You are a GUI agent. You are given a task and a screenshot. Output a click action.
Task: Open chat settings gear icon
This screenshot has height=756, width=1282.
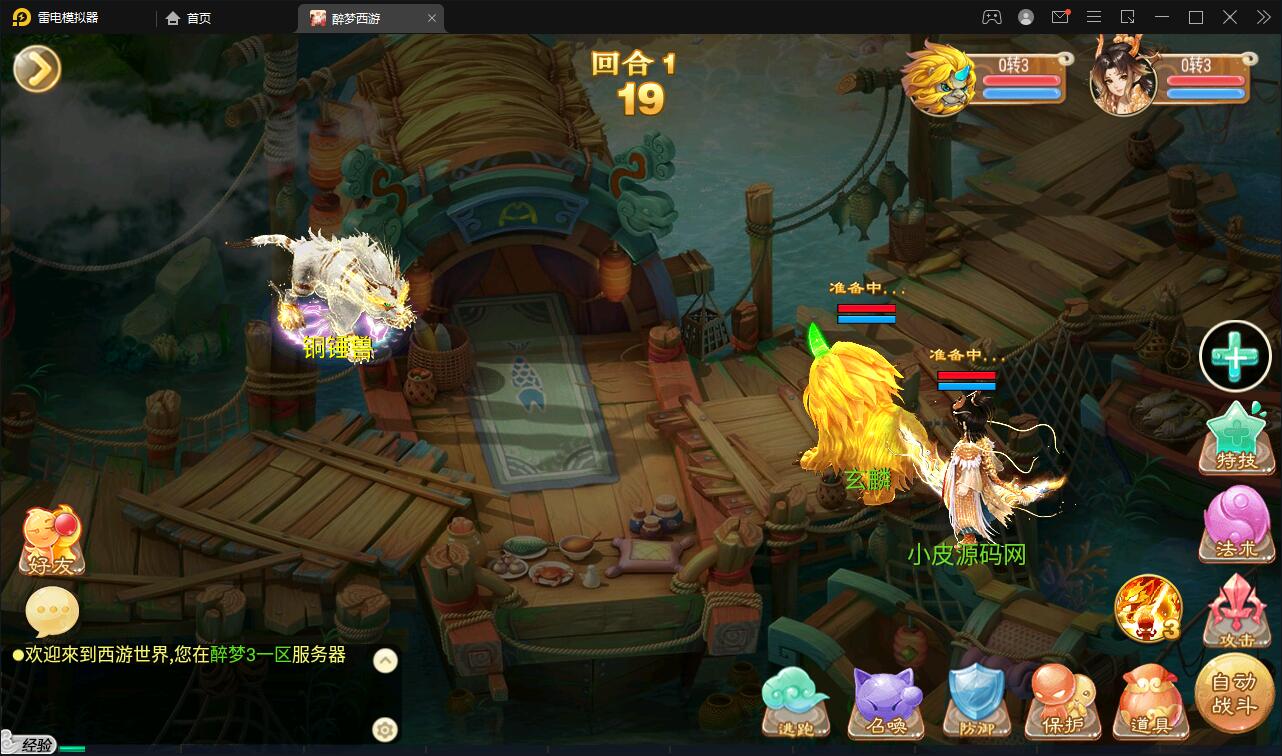385,729
